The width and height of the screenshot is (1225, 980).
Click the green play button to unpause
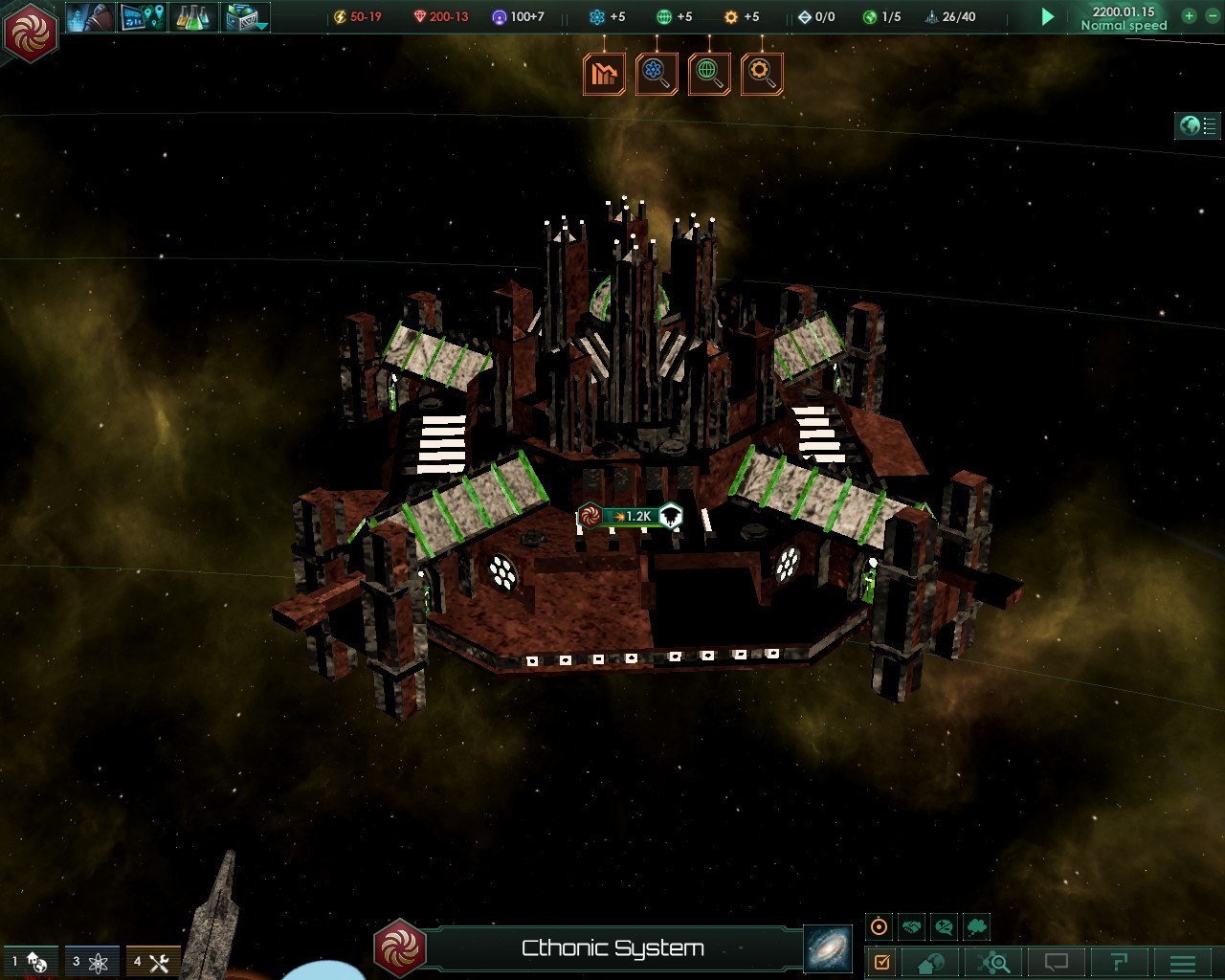pos(1047,16)
